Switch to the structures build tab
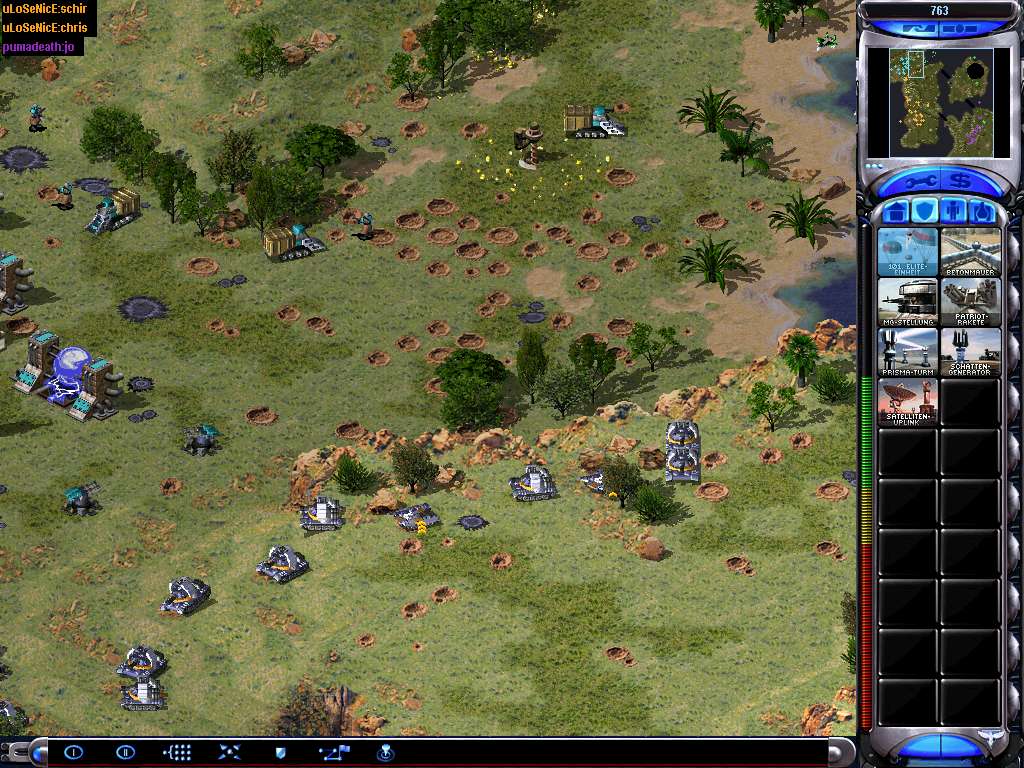 pyautogui.click(x=898, y=211)
